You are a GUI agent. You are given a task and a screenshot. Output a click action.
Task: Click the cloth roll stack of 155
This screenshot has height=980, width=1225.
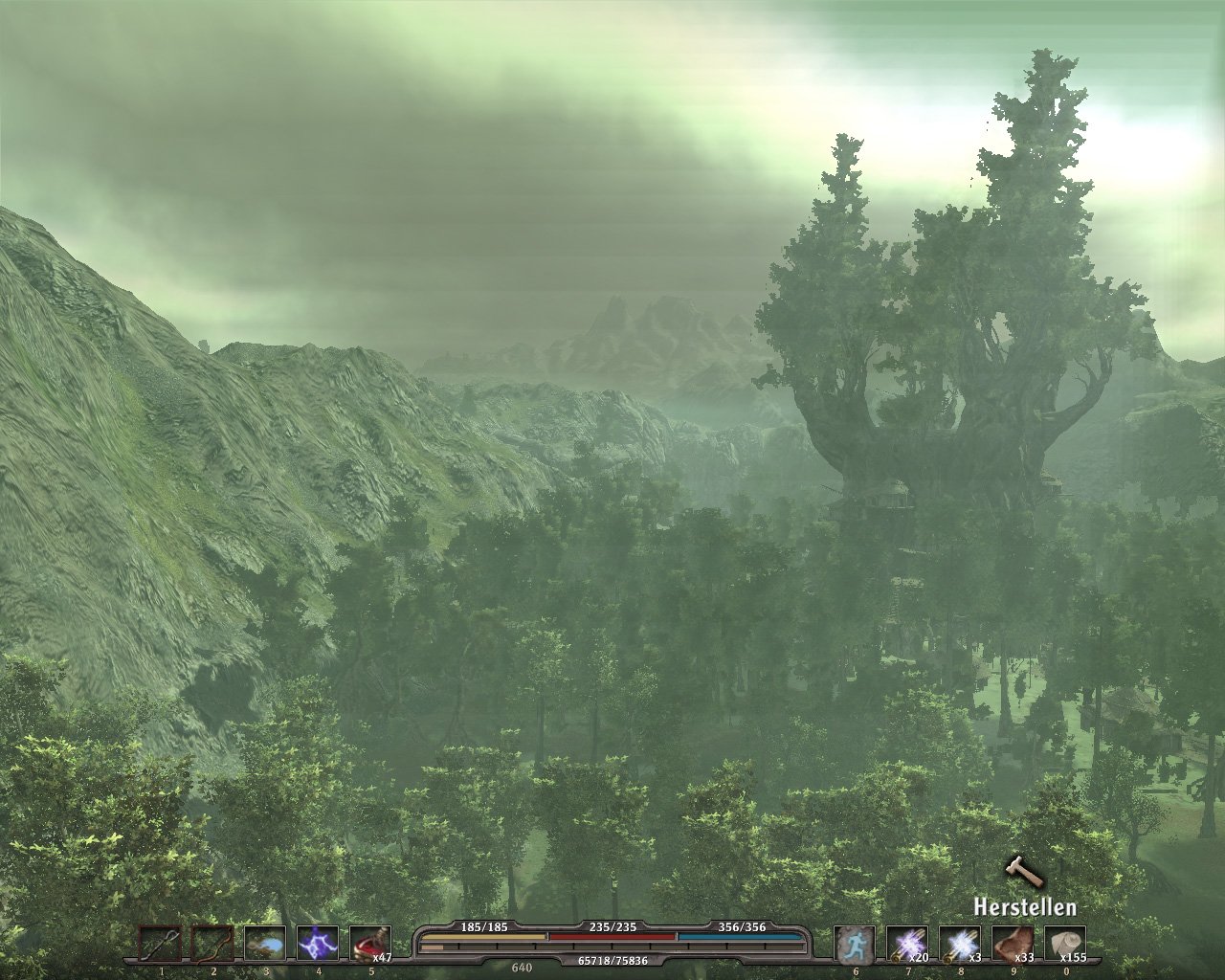click(x=1064, y=944)
